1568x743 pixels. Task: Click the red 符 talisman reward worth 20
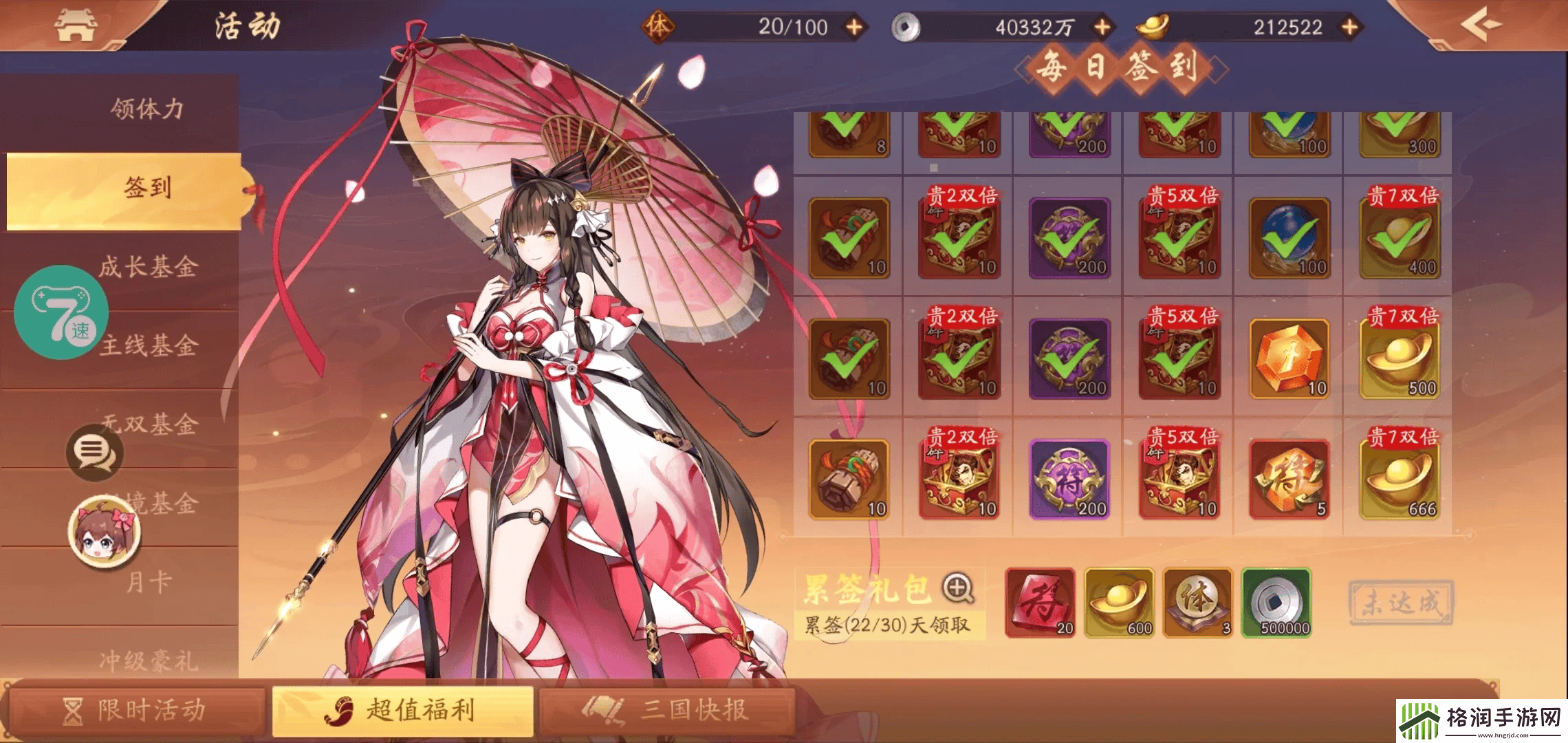tap(1040, 605)
